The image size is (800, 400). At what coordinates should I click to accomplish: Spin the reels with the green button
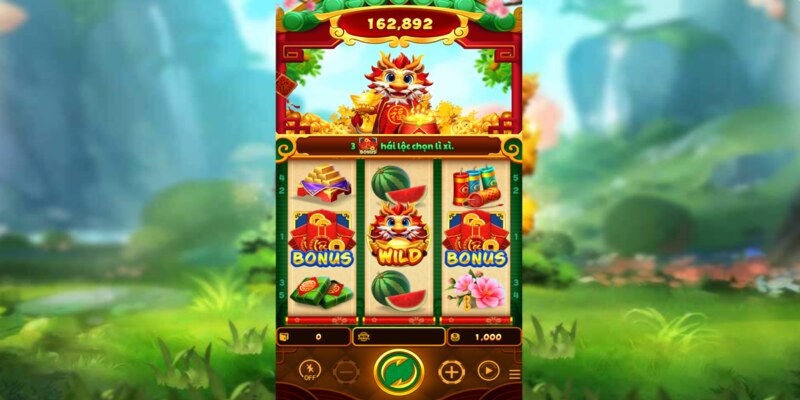399,372
